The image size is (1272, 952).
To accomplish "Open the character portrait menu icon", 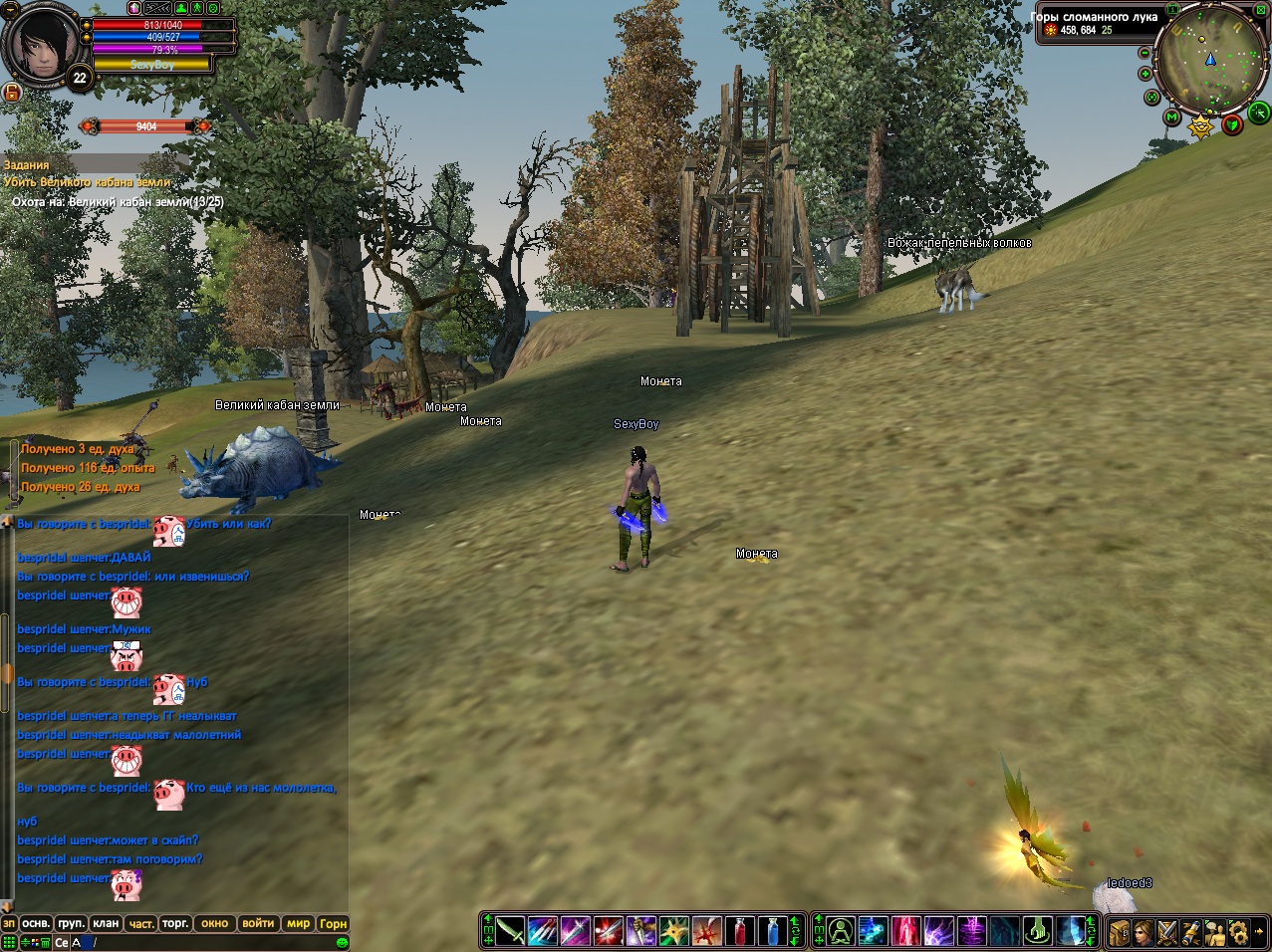I will point(1144,932).
